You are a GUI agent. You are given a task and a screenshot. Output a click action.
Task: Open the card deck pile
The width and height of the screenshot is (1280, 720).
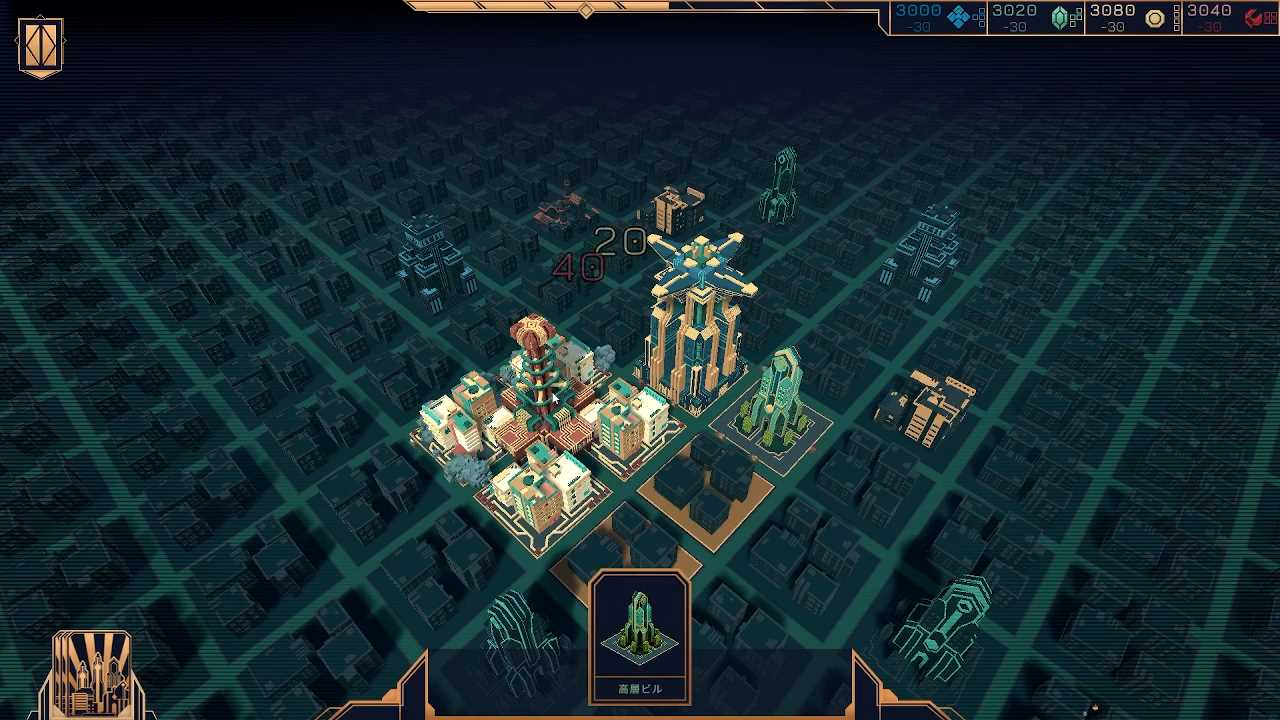pos(91,674)
